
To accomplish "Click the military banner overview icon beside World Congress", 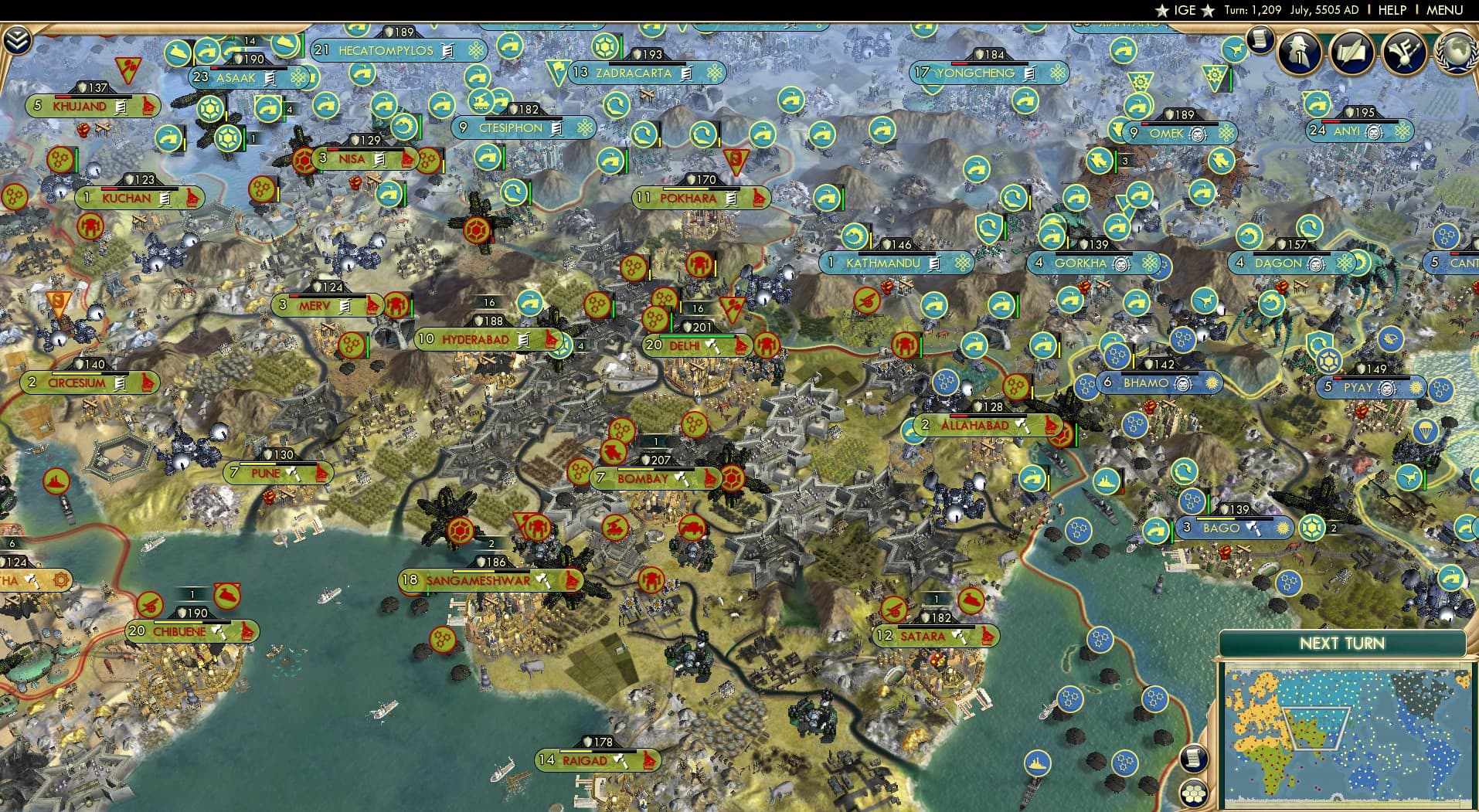I will click(x=1404, y=53).
